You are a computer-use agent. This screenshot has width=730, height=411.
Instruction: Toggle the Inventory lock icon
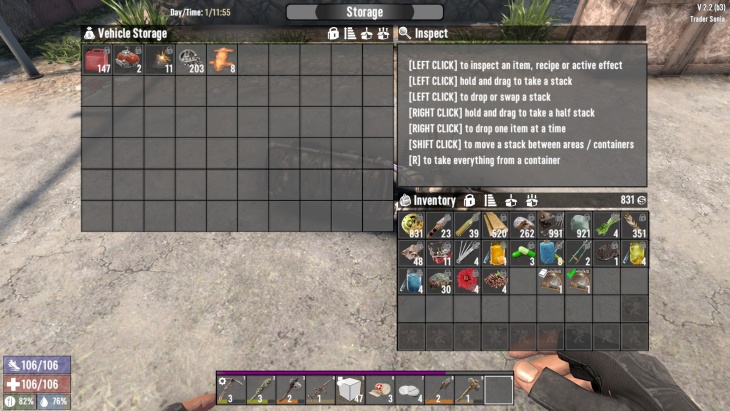469,200
